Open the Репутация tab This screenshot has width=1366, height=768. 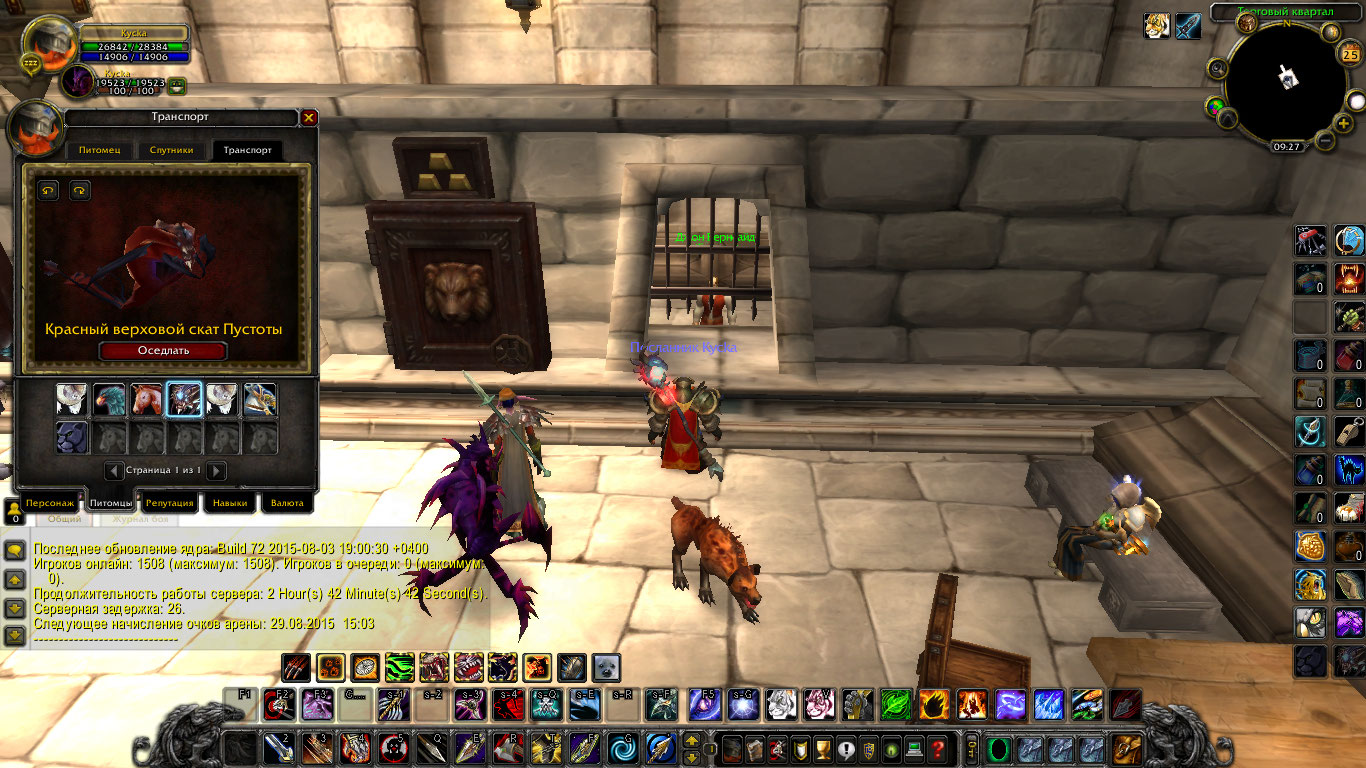point(168,503)
